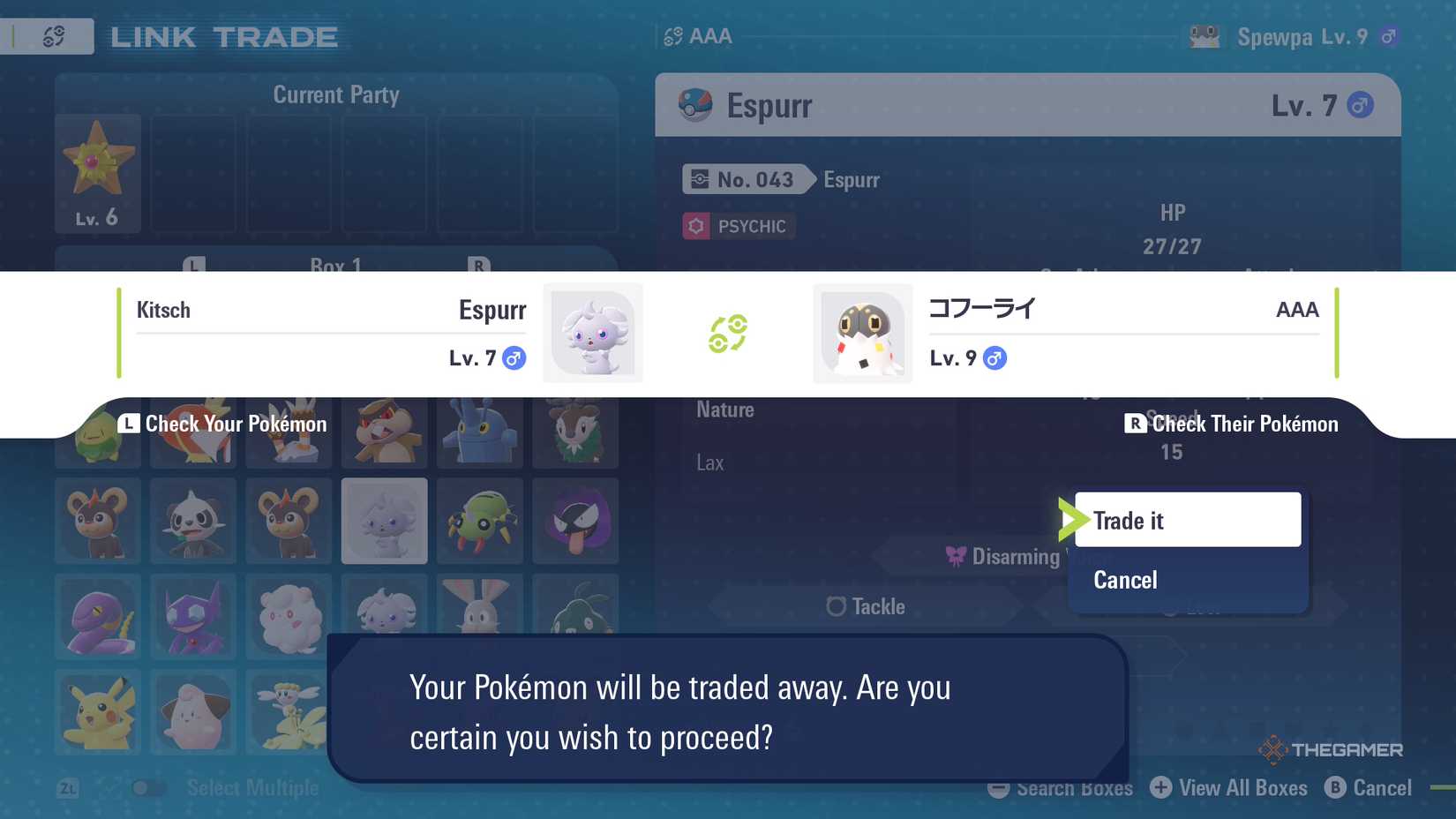Select the Psychic type icon
The image size is (1456, 819).
[696, 226]
